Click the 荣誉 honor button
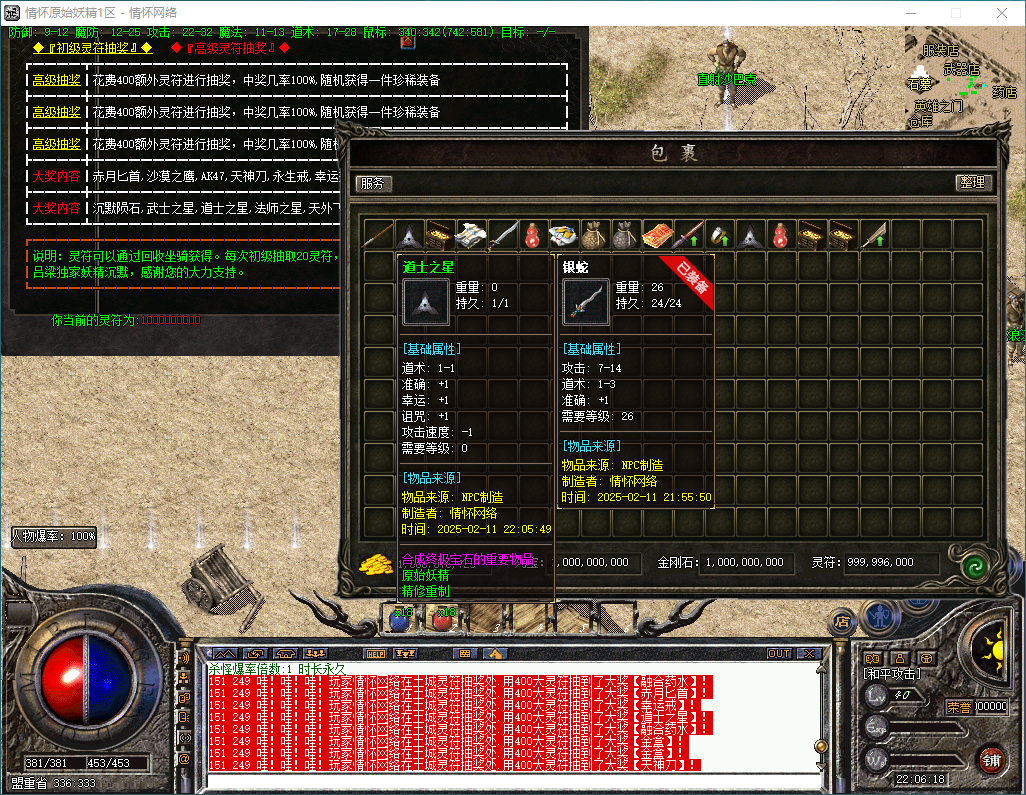This screenshot has height=795, width=1026. [x=959, y=706]
